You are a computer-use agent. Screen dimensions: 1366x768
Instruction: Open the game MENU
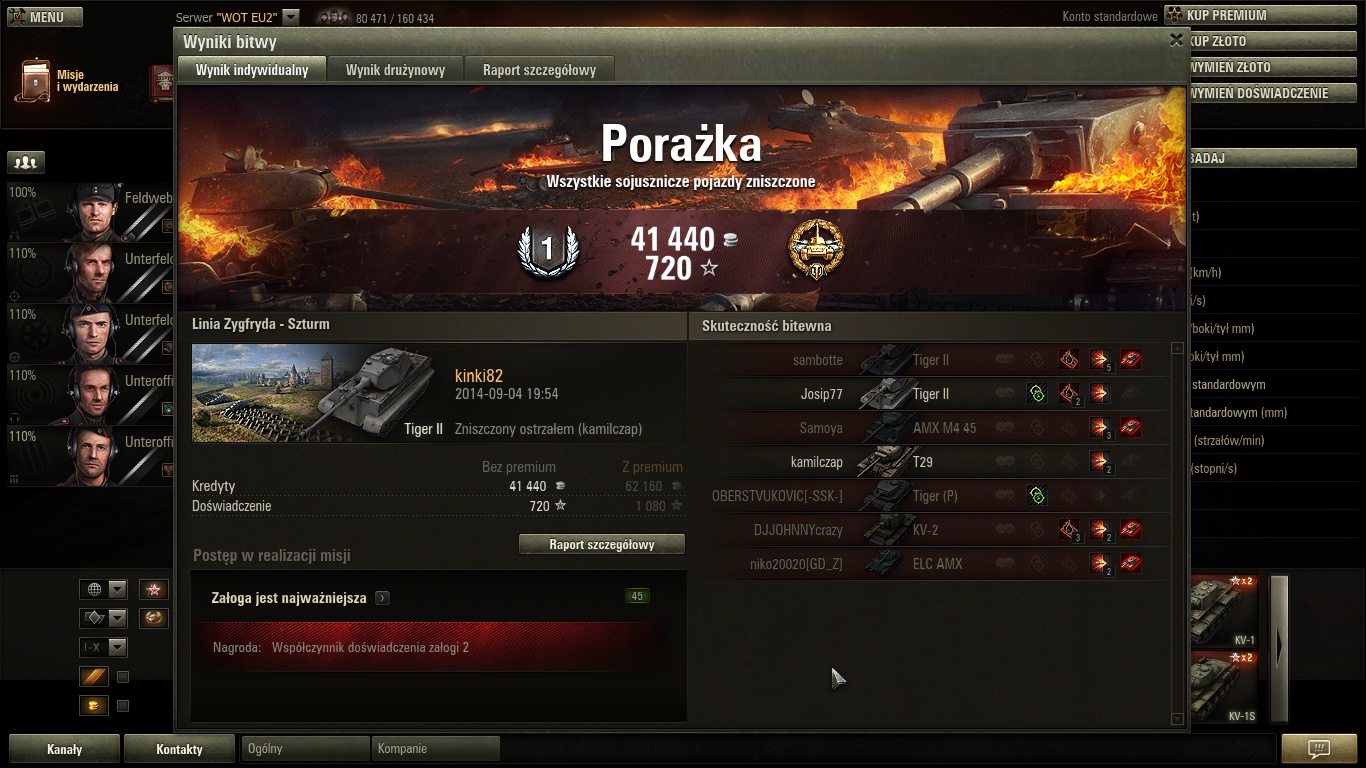tap(45, 17)
